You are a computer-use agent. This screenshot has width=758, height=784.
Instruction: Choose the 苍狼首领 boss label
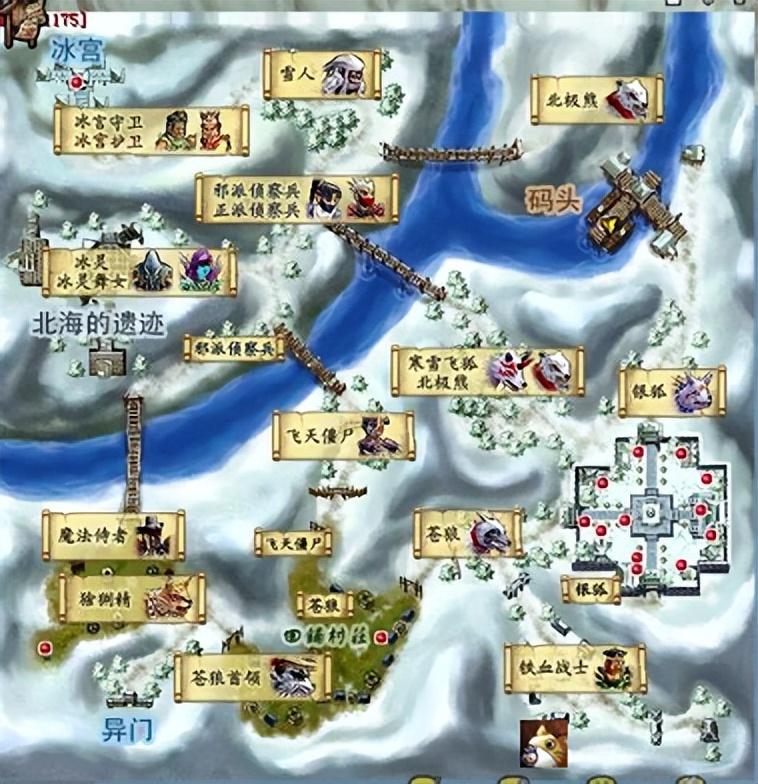coord(252,678)
